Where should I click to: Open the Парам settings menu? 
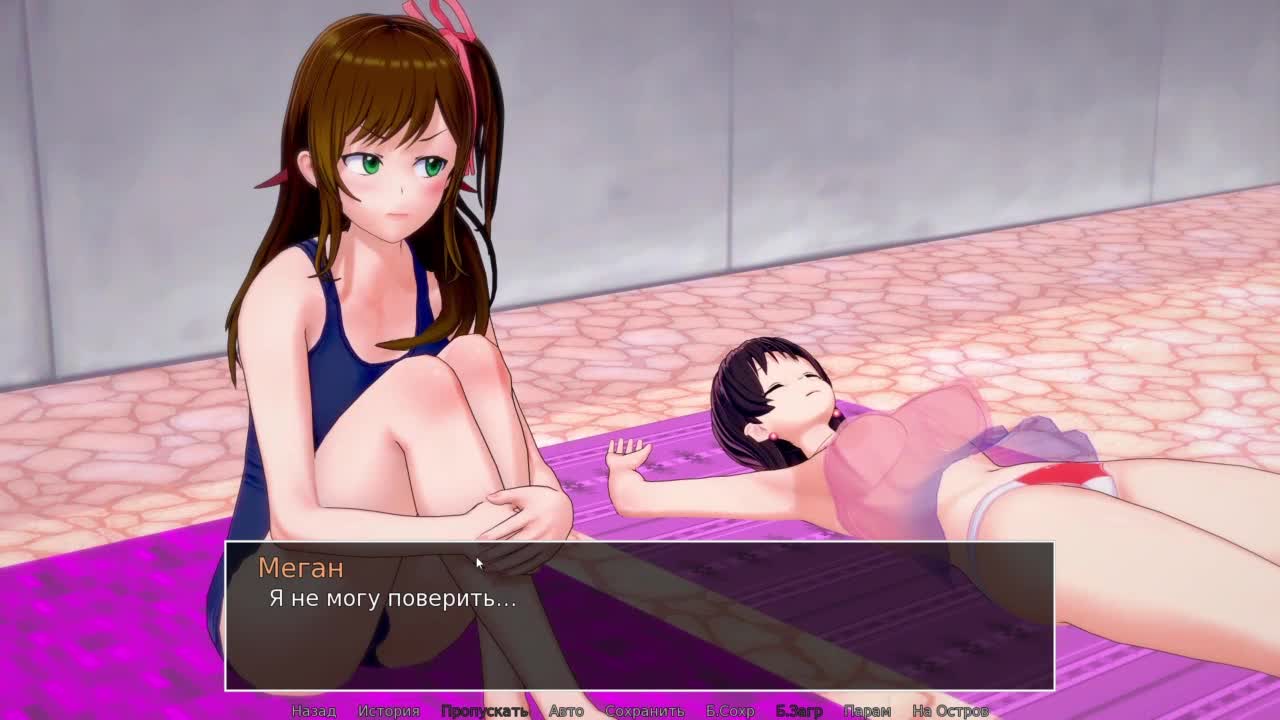867,711
